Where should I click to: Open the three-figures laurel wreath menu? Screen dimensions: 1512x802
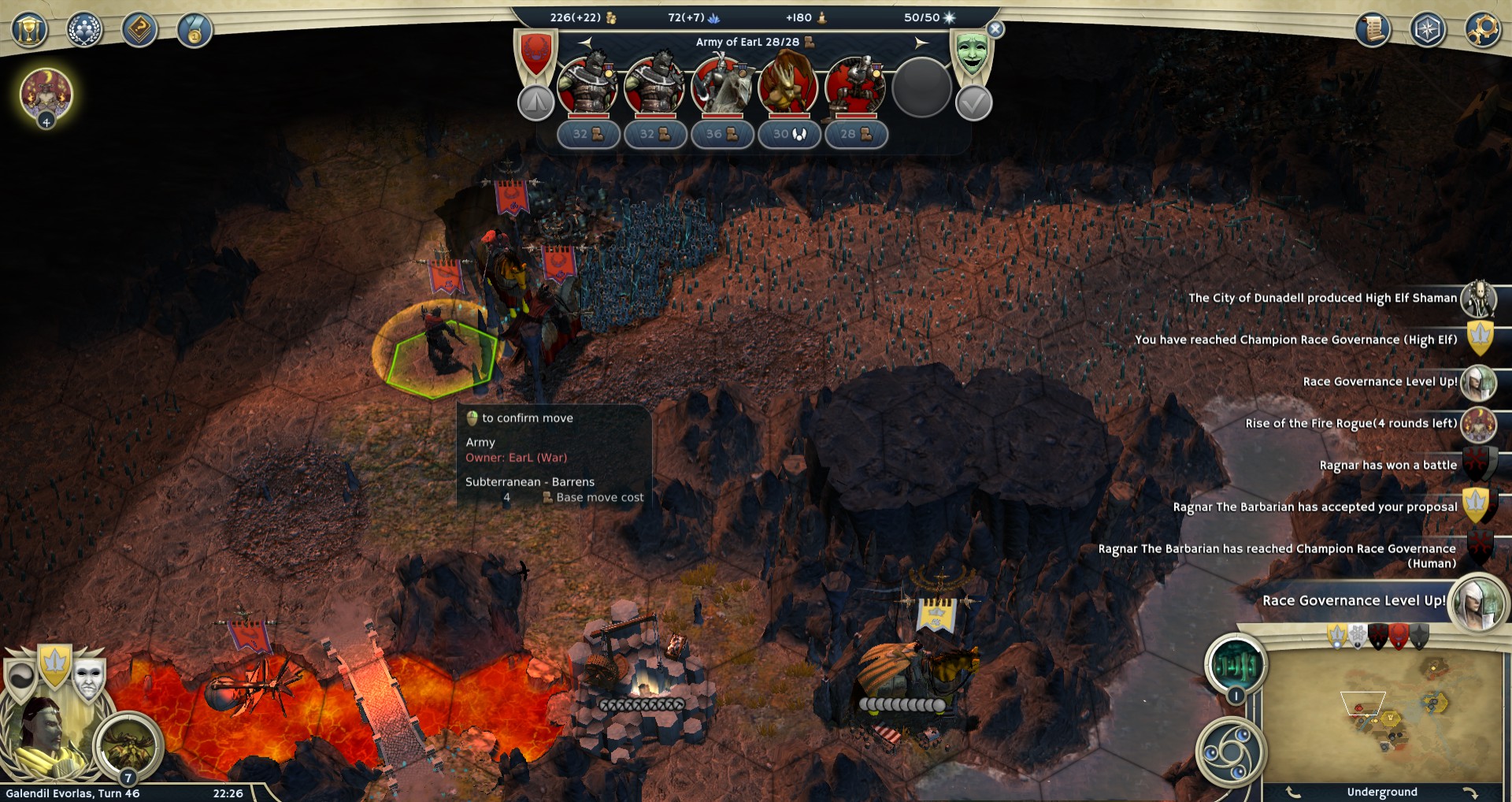click(84, 31)
